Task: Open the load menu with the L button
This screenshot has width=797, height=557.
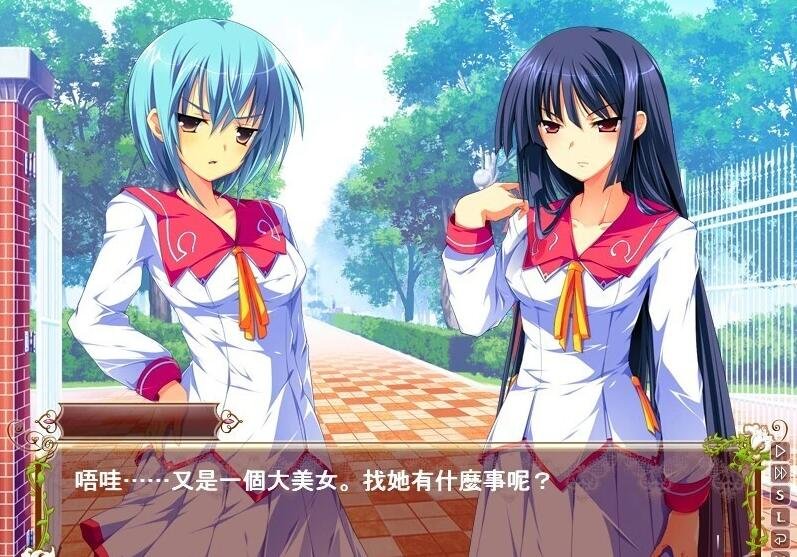Action: [x=781, y=516]
